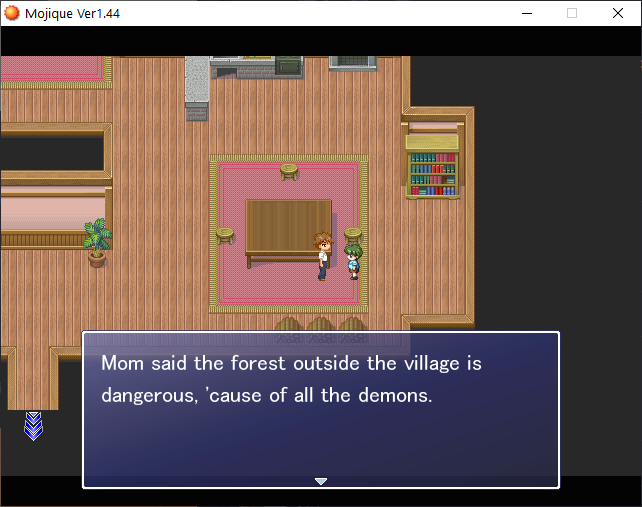Click the dialogue message box
This screenshot has height=507, width=642.
(320, 410)
